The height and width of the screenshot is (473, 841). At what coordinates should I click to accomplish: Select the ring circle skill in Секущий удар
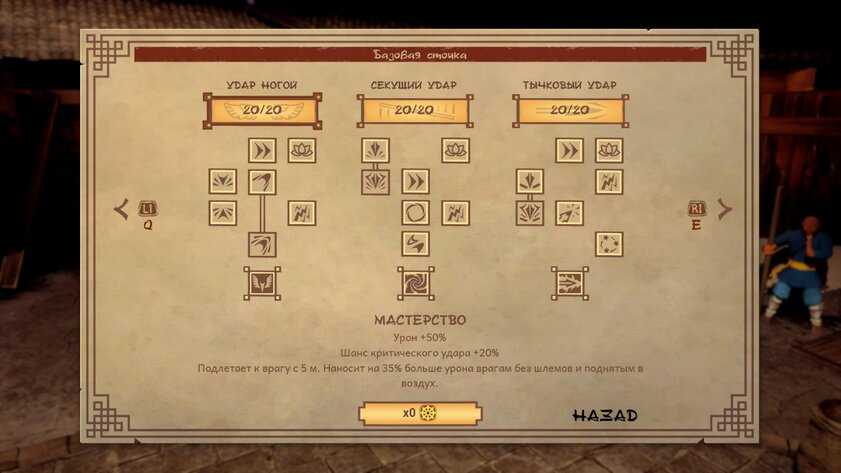point(415,212)
